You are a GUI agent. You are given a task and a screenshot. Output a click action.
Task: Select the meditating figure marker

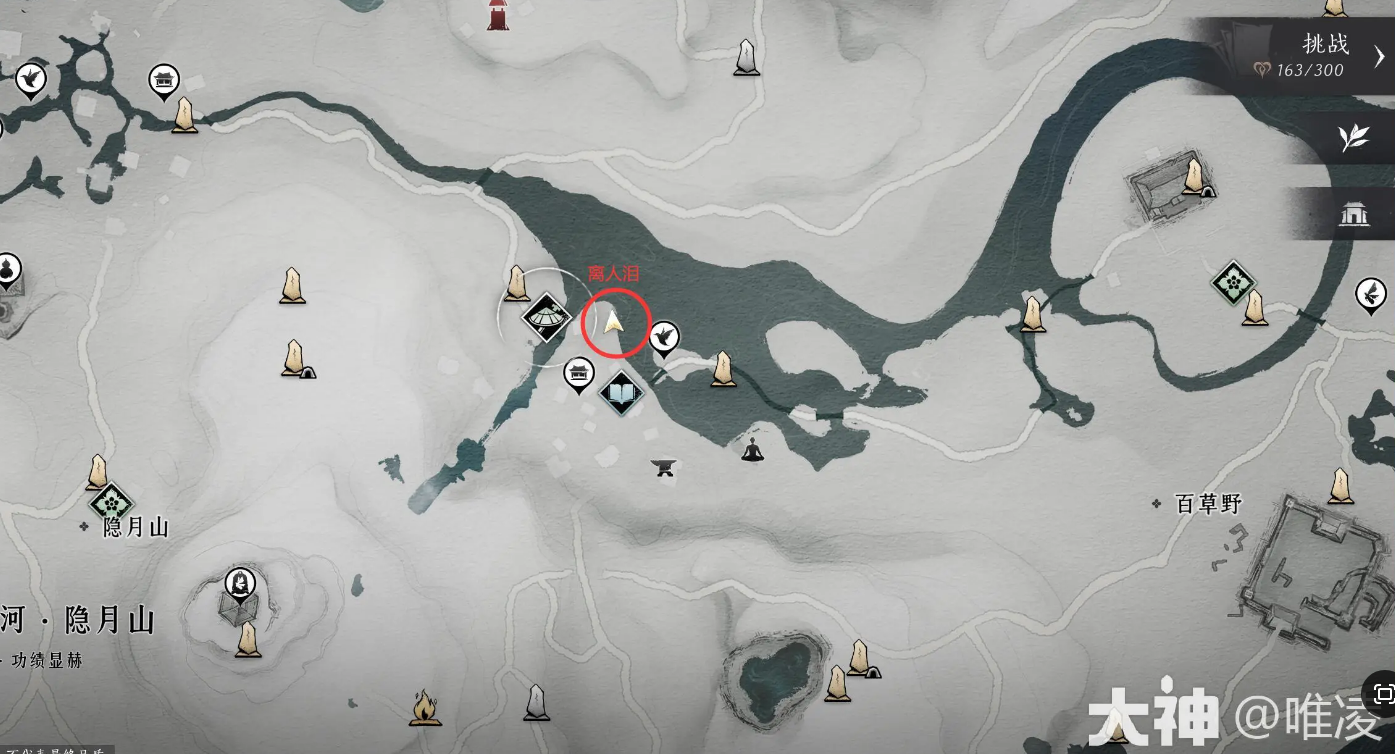(x=752, y=450)
